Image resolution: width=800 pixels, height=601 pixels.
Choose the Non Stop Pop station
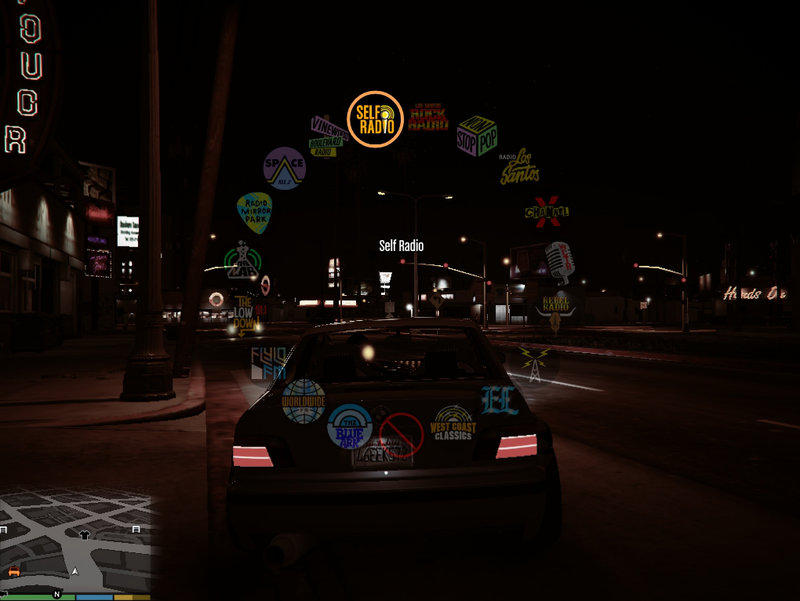click(476, 136)
